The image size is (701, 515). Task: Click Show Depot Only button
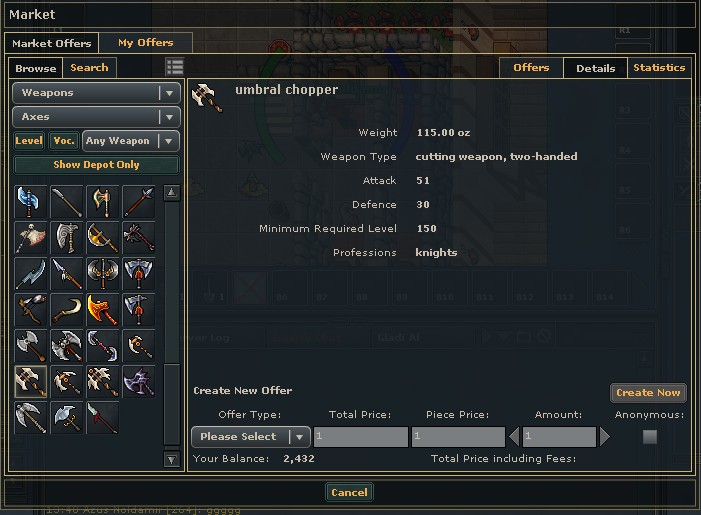96,165
